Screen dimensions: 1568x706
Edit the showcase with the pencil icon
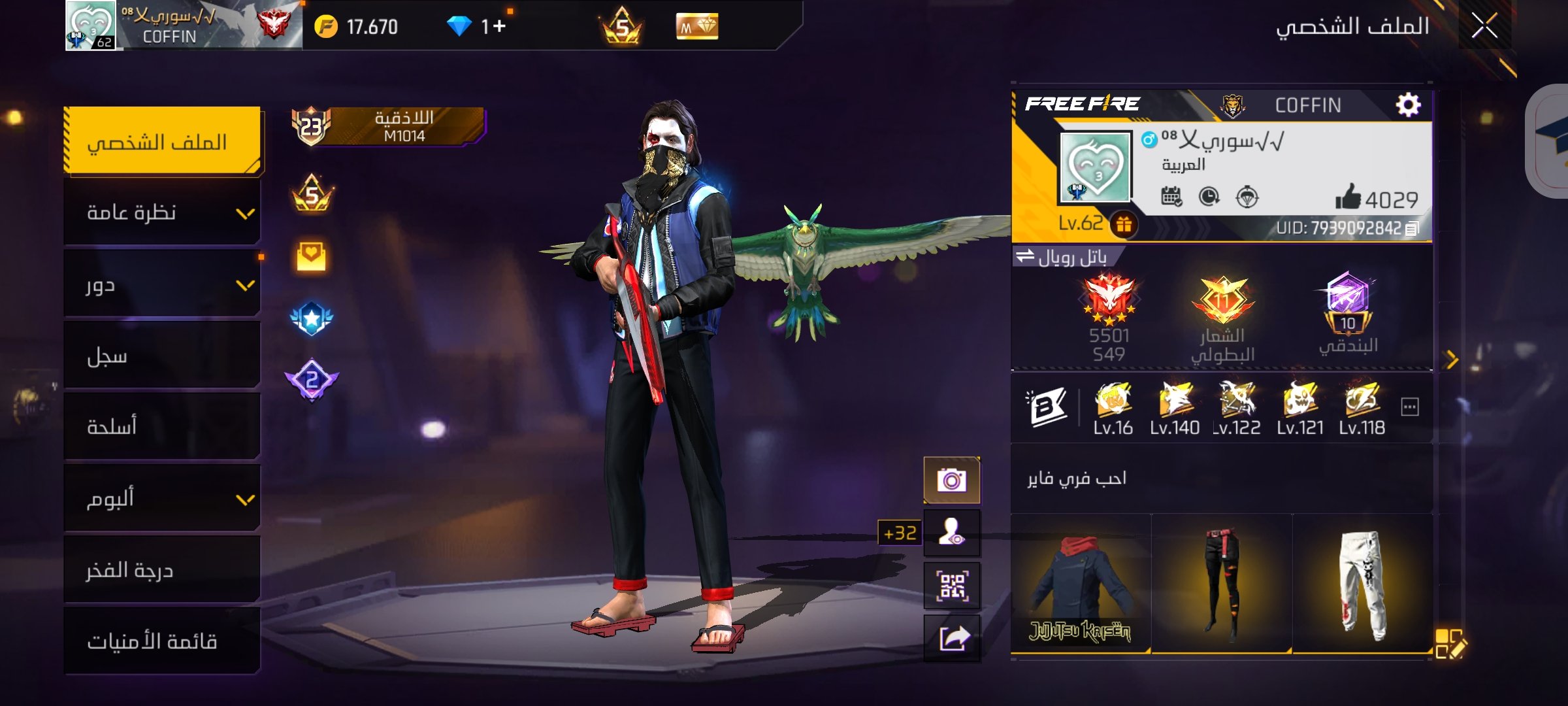click(x=1450, y=644)
